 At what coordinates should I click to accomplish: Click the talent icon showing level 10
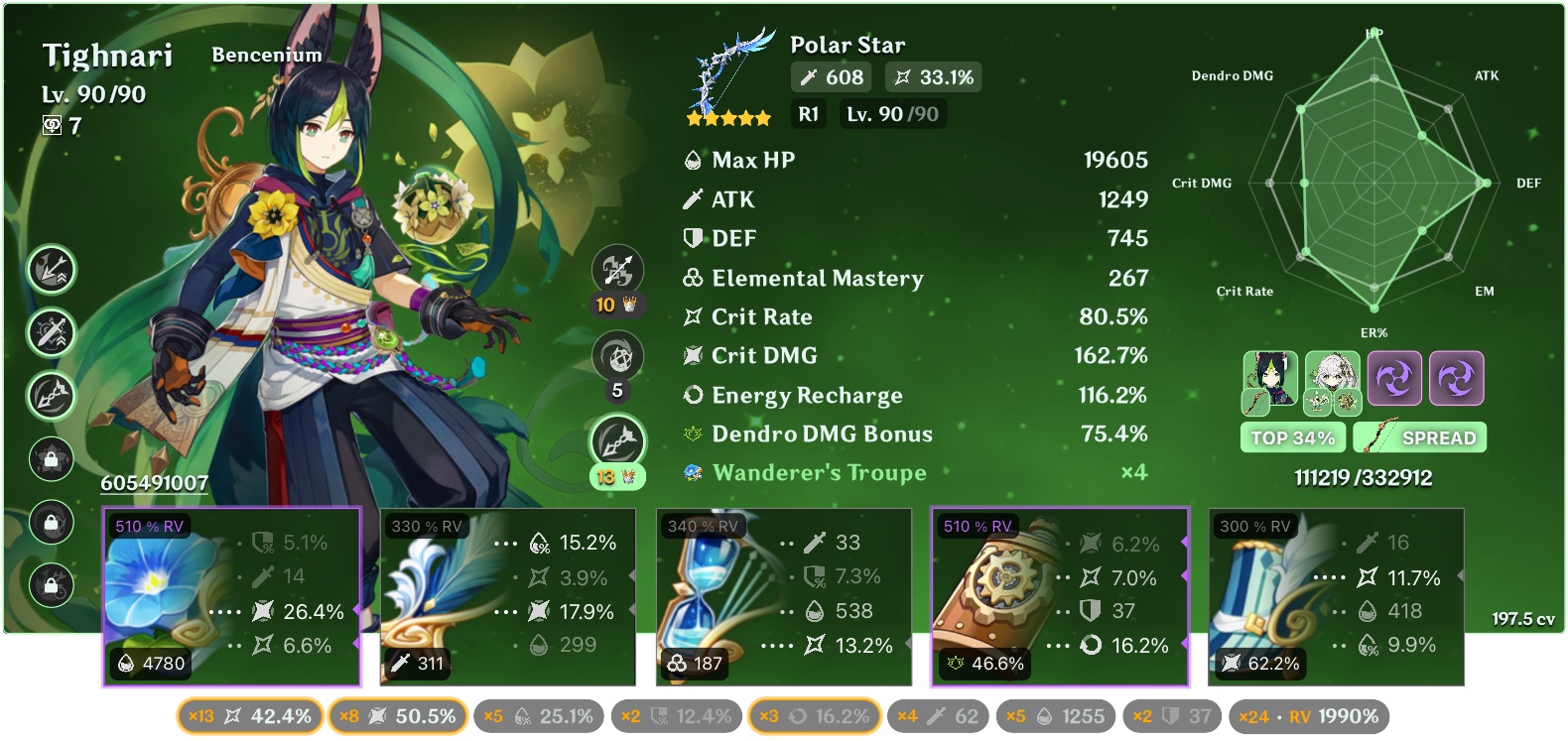click(617, 270)
